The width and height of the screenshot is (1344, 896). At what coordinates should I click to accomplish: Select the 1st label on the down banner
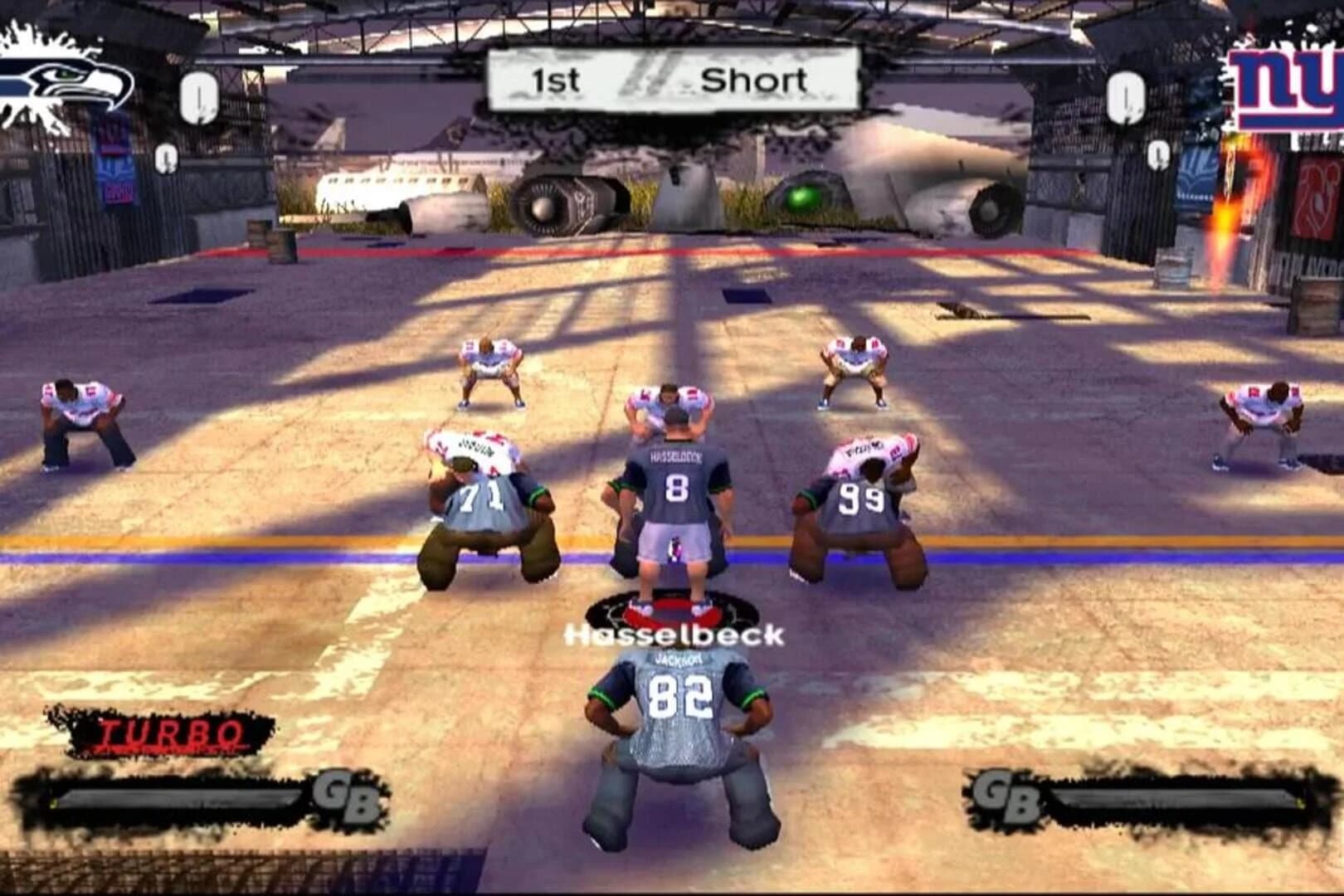[x=558, y=80]
